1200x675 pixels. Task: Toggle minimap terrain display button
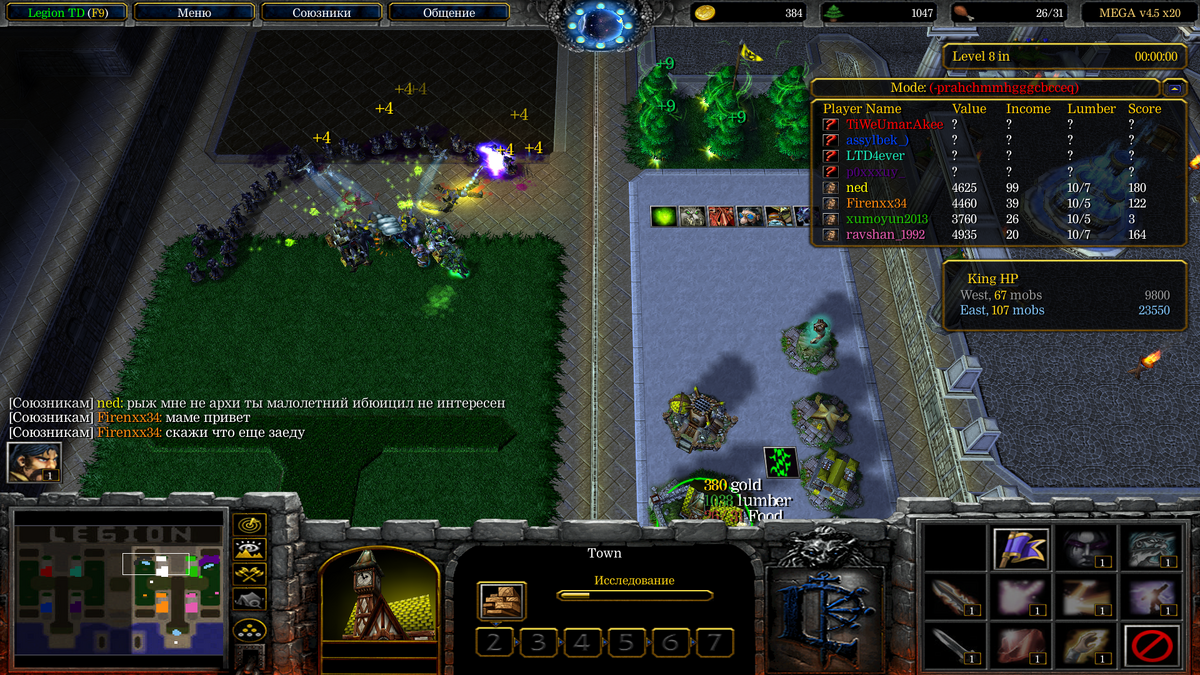pos(249,548)
